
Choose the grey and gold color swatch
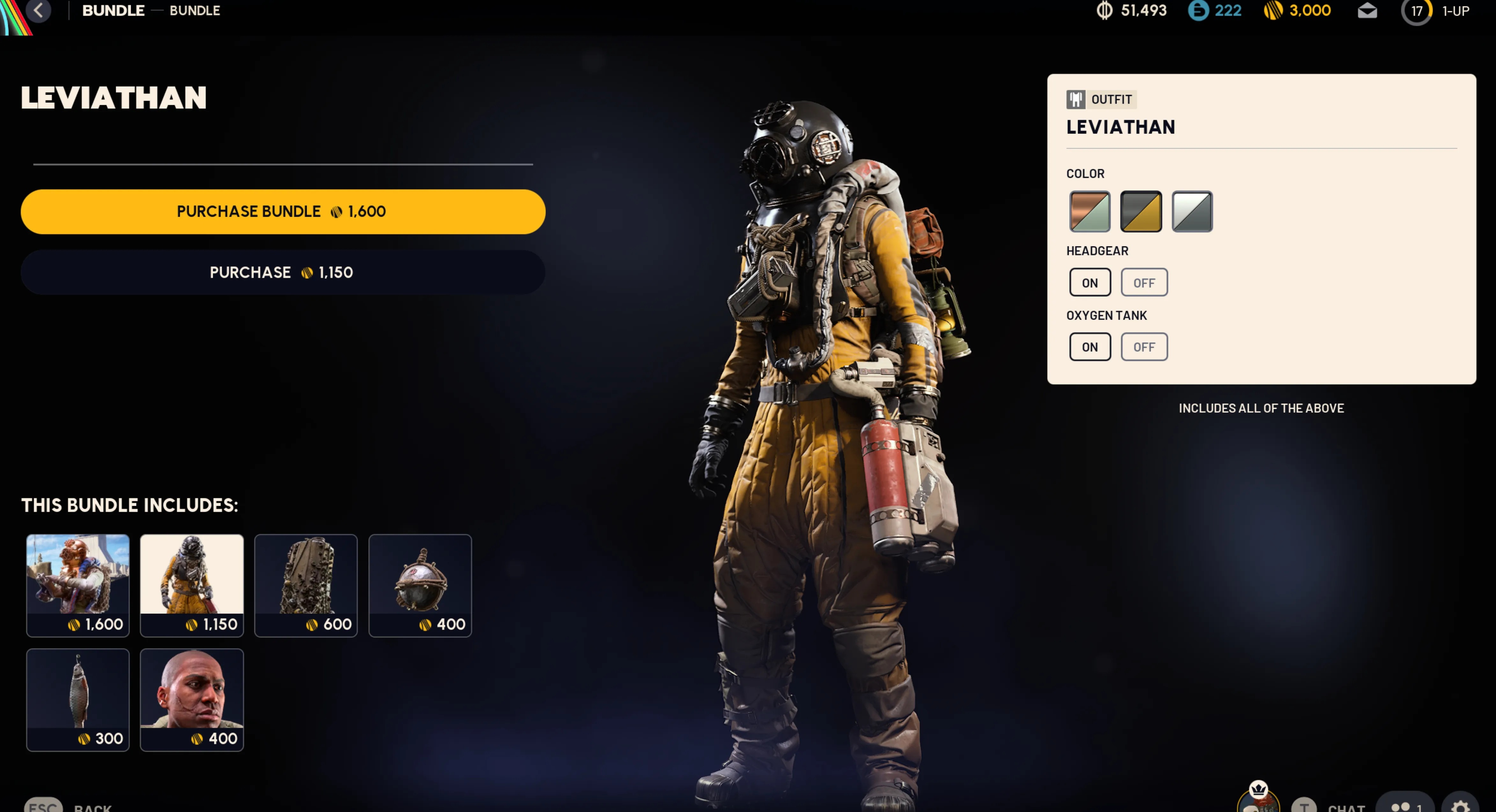click(x=1140, y=211)
